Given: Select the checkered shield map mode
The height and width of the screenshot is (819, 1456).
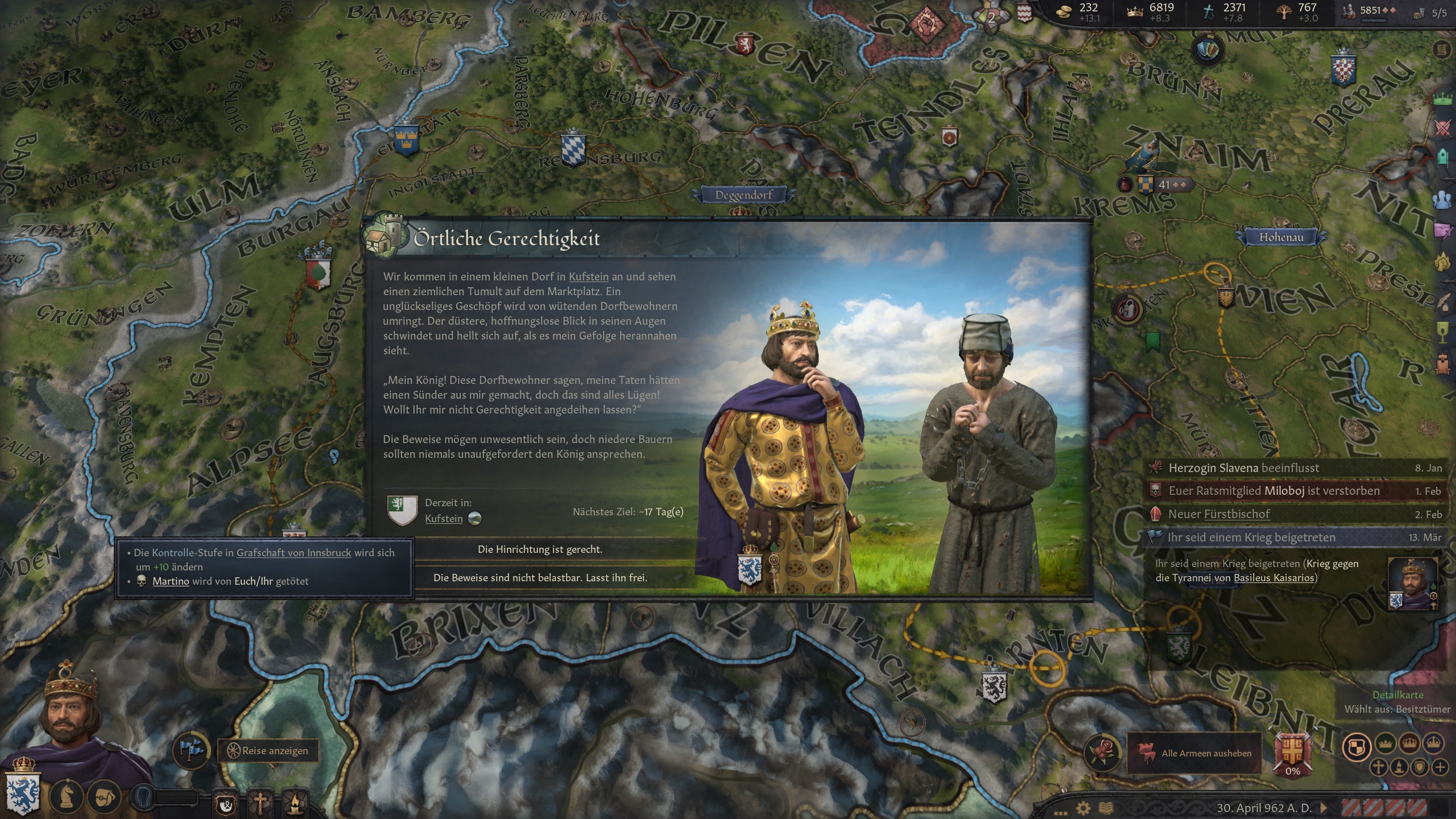Looking at the screenshot, I should [1356, 747].
